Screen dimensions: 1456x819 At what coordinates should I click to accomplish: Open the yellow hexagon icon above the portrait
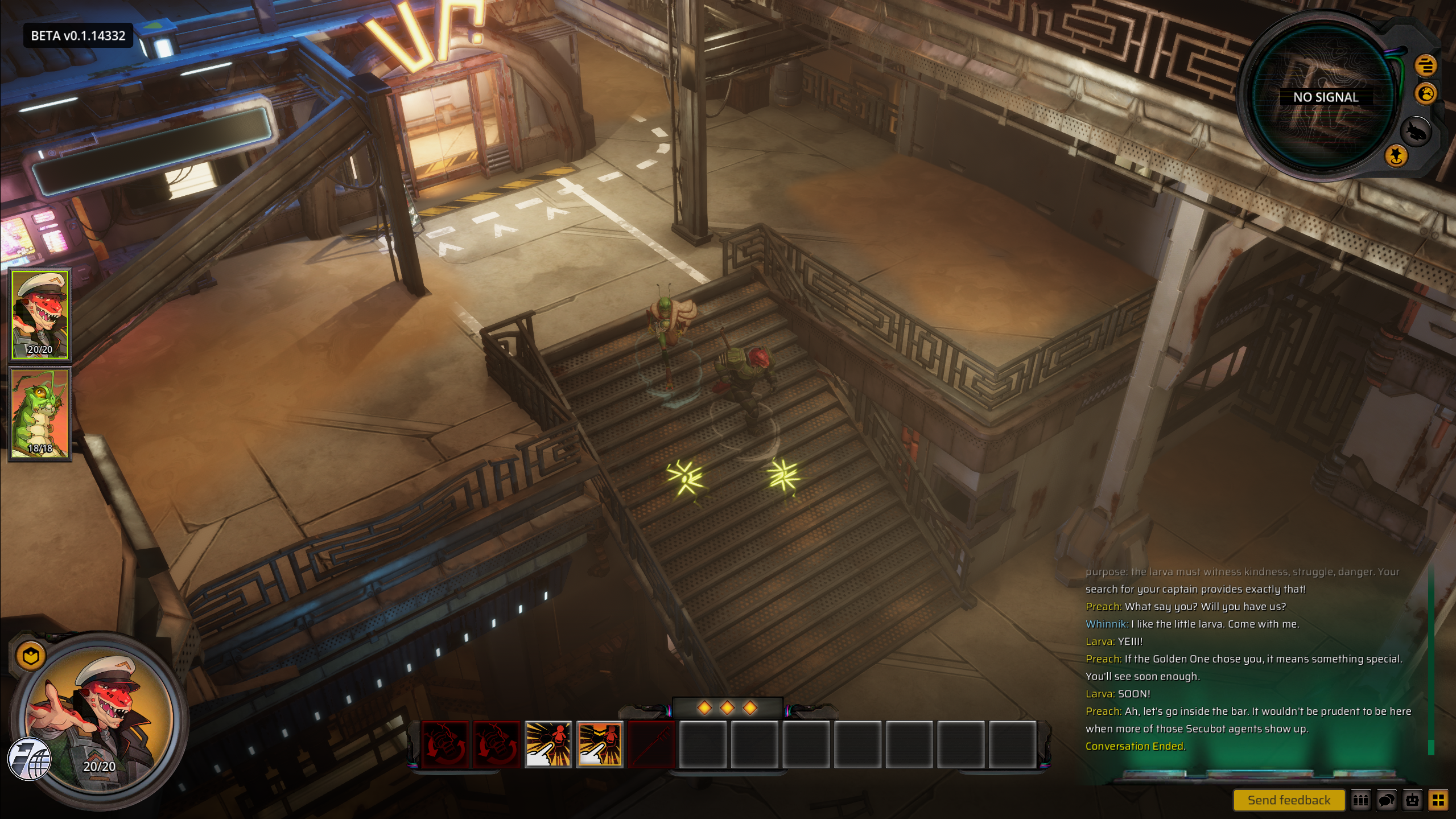[31, 656]
